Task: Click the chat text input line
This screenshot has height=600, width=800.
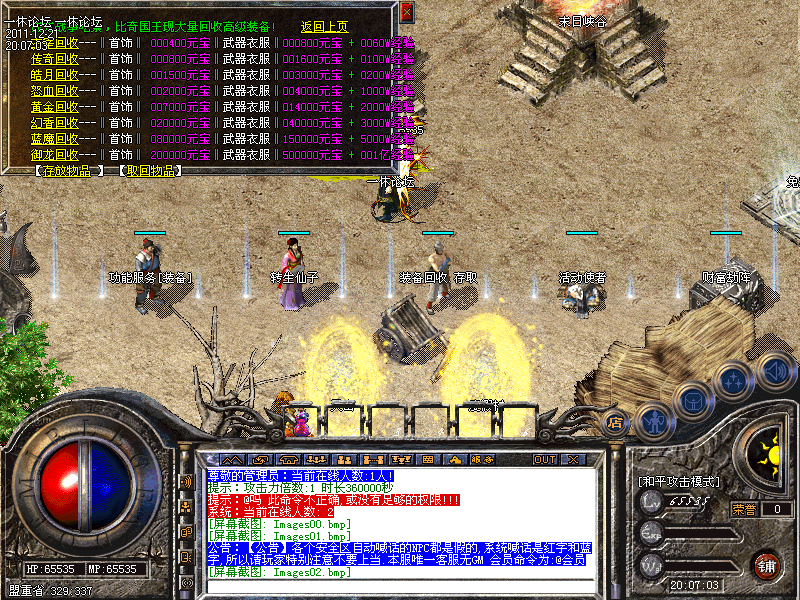Action: (400, 586)
